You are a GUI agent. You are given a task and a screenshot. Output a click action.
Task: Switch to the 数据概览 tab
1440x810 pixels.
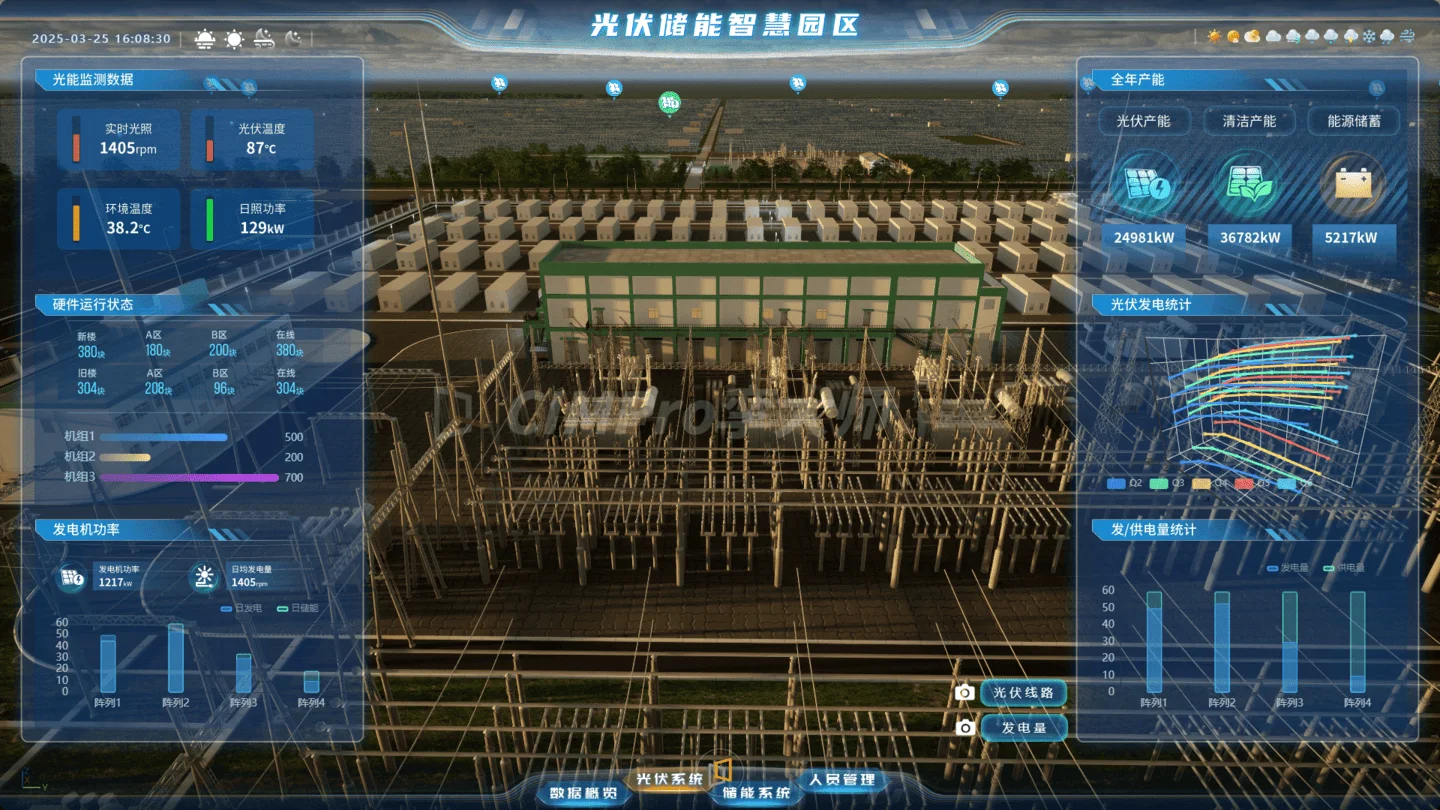[x=584, y=793]
